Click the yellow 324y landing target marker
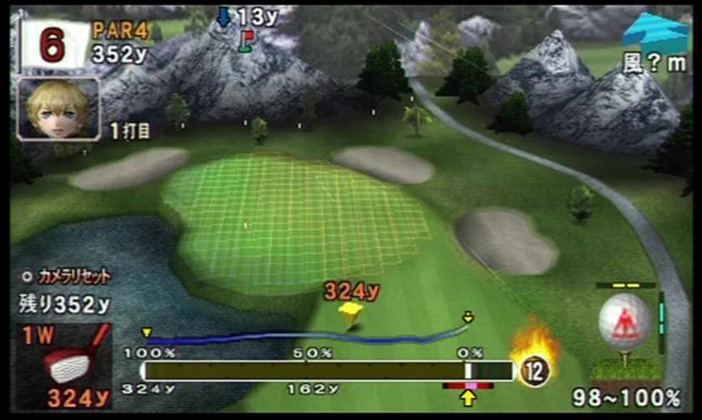 pyautogui.click(x=351, y=312)
